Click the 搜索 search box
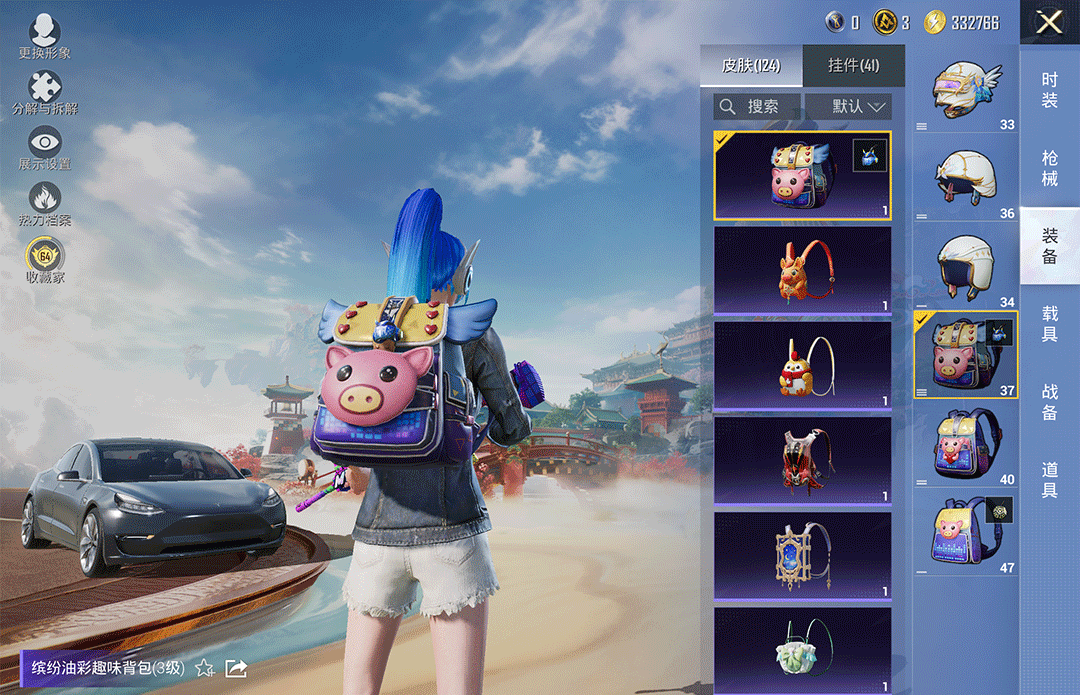Screen dimensions: 1080x695 point(758,106)
